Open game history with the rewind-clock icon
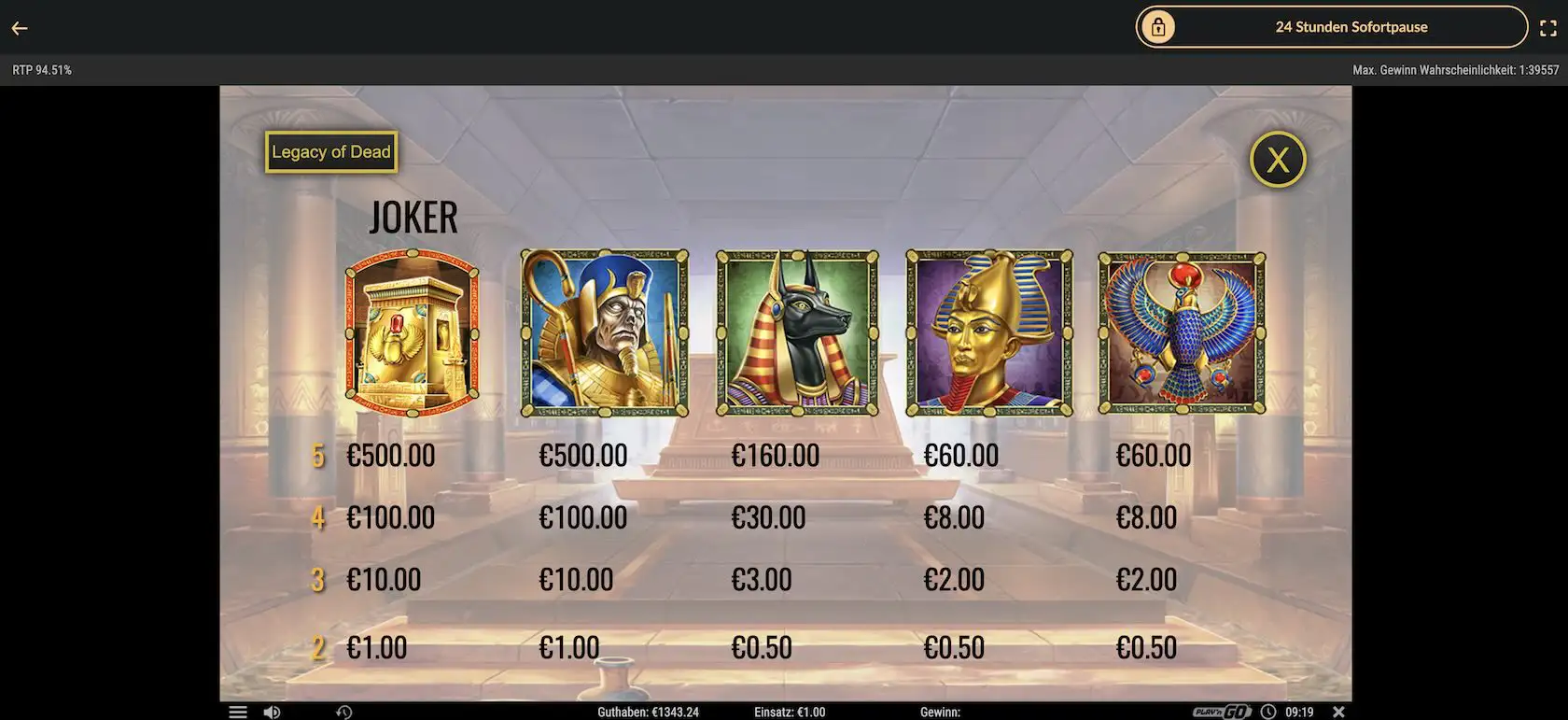The height and width of the screenshot is (720, 1568). point(344,712)
